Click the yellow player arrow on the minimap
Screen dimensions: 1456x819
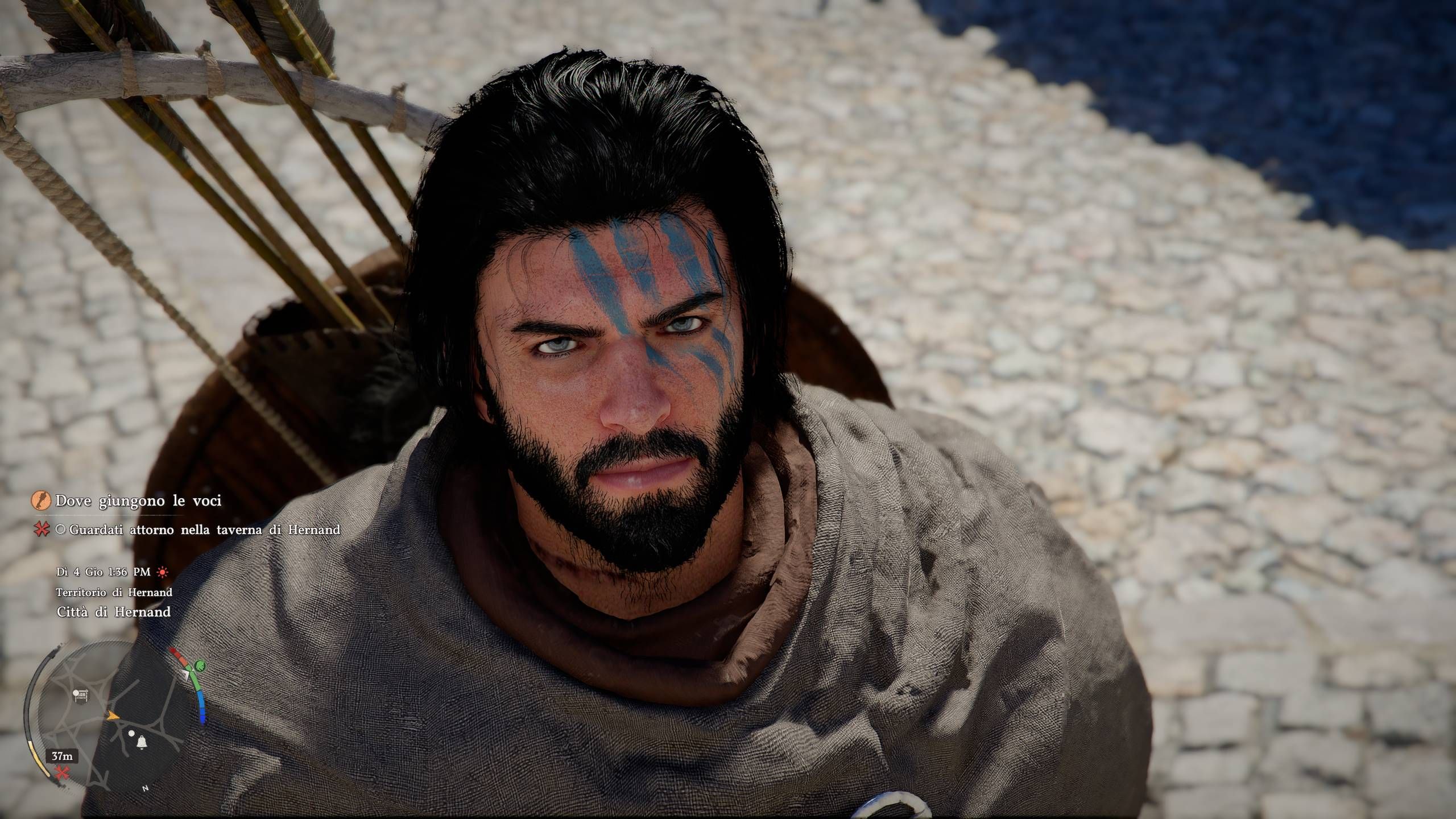113,715
